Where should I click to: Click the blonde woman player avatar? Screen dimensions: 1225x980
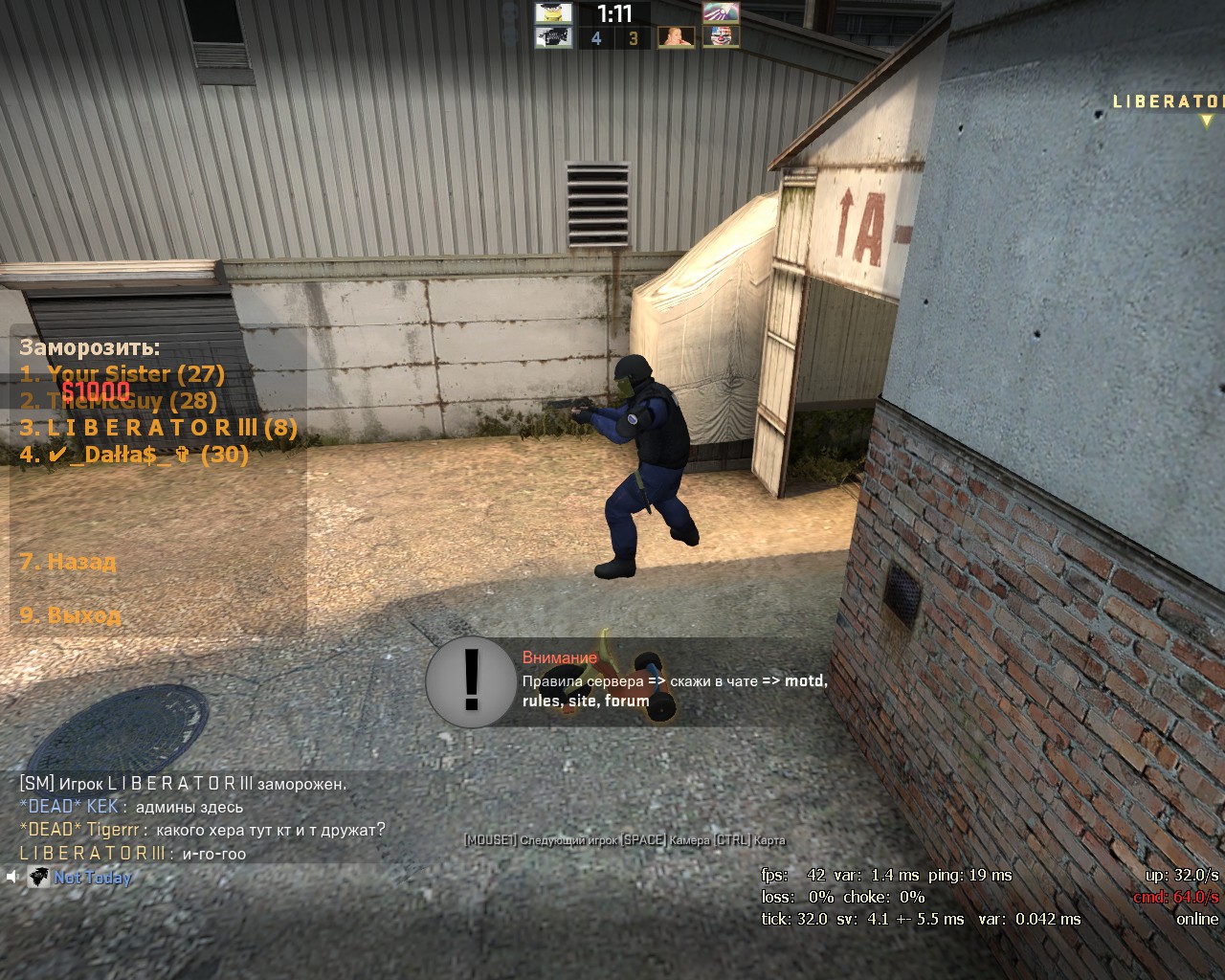676,37
